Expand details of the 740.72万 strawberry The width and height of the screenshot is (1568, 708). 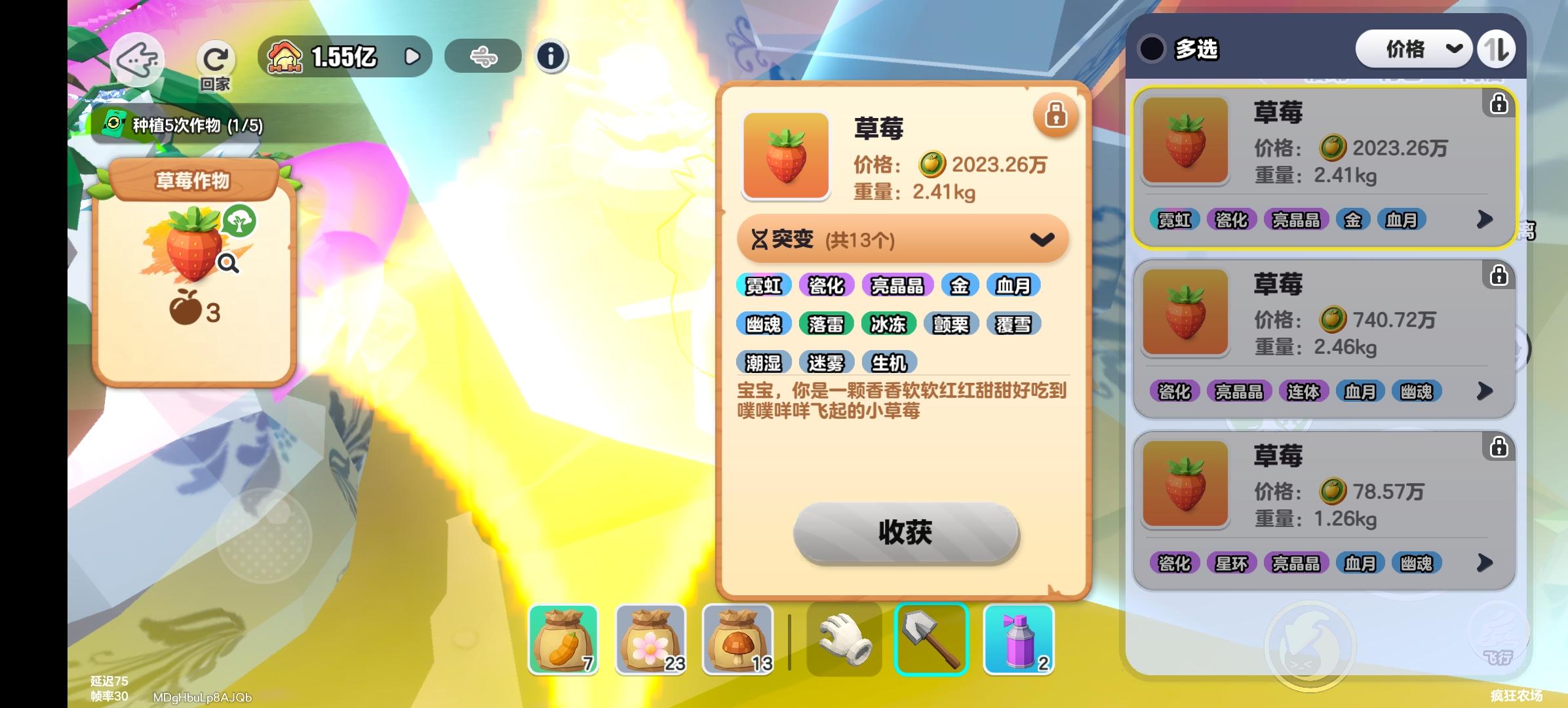[x=1486, y=391]
